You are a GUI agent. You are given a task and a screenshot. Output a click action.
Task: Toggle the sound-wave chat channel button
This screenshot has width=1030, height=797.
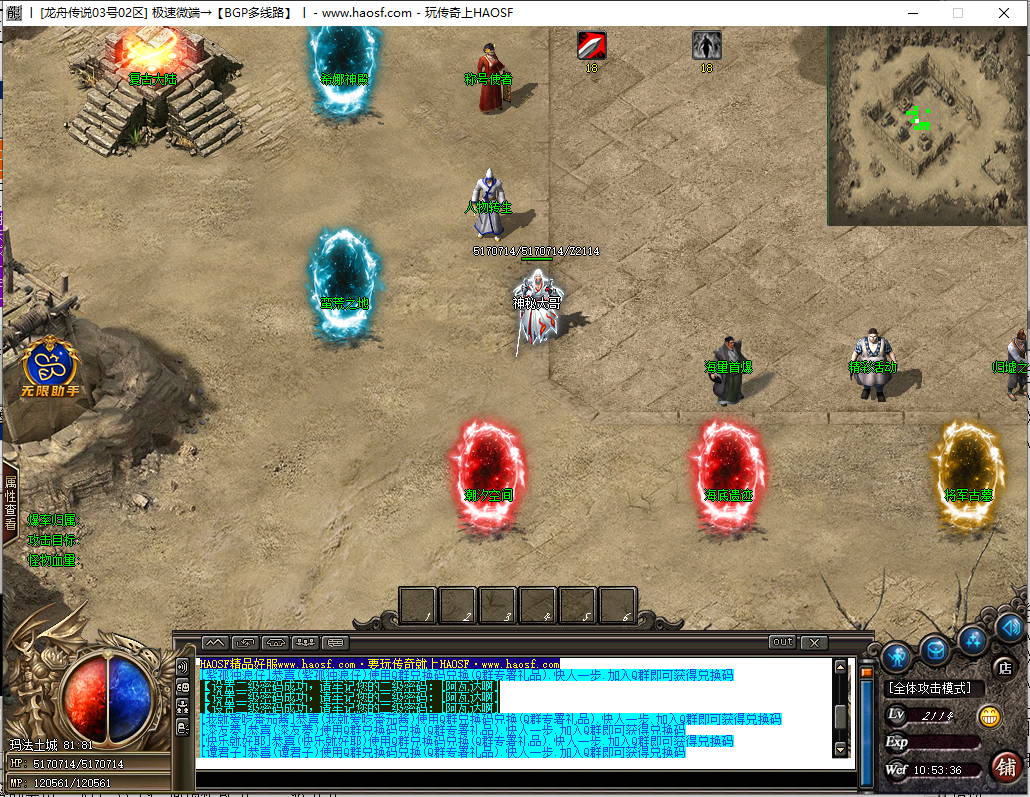182,667
